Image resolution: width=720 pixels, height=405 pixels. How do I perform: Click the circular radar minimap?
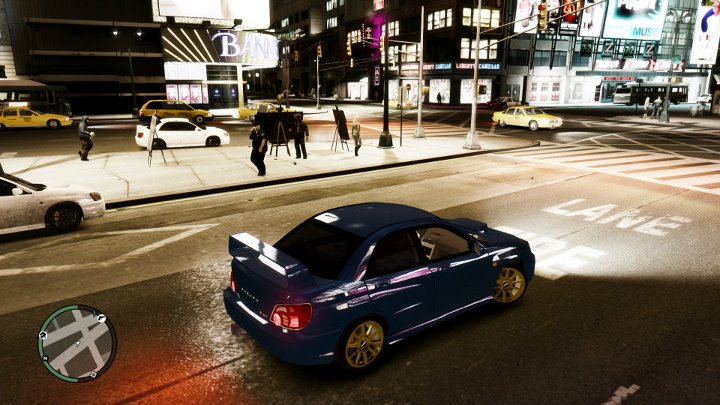[x=77, y=343]
